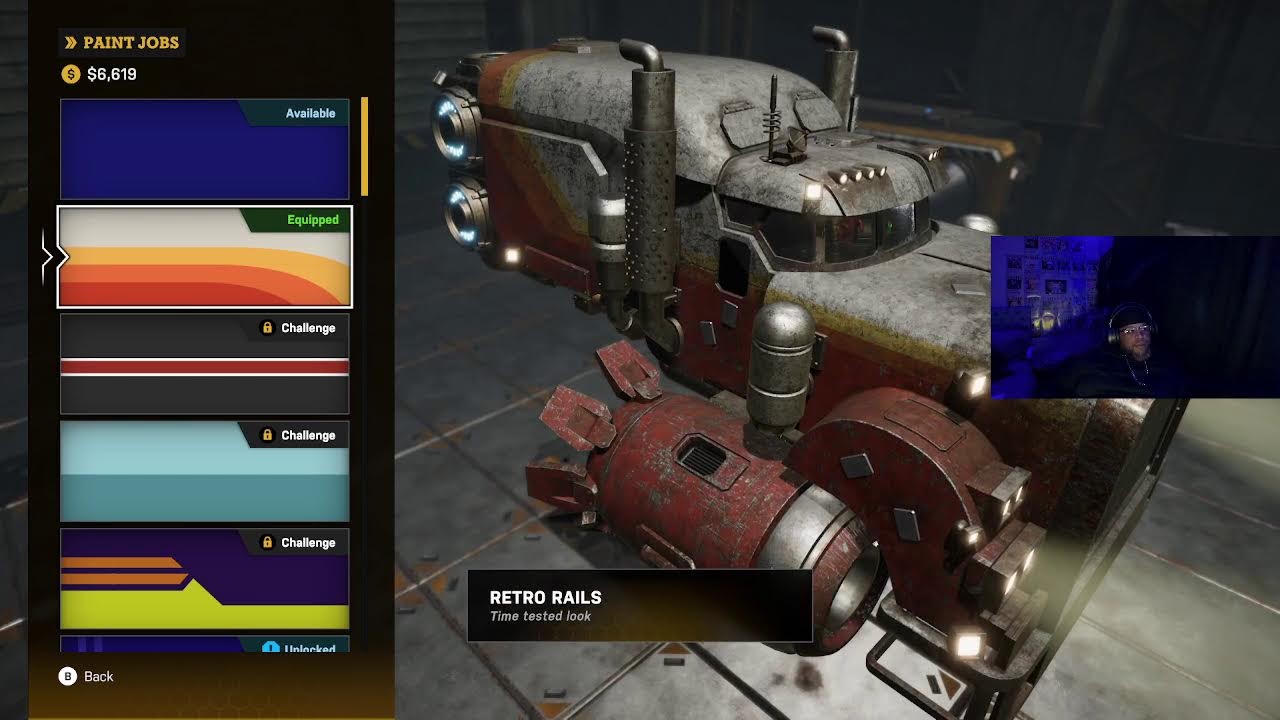The width and height of the screenshot is (1280, 720).
Task: Pick the locked light blue and teal paint
Action: click(204, 472)
